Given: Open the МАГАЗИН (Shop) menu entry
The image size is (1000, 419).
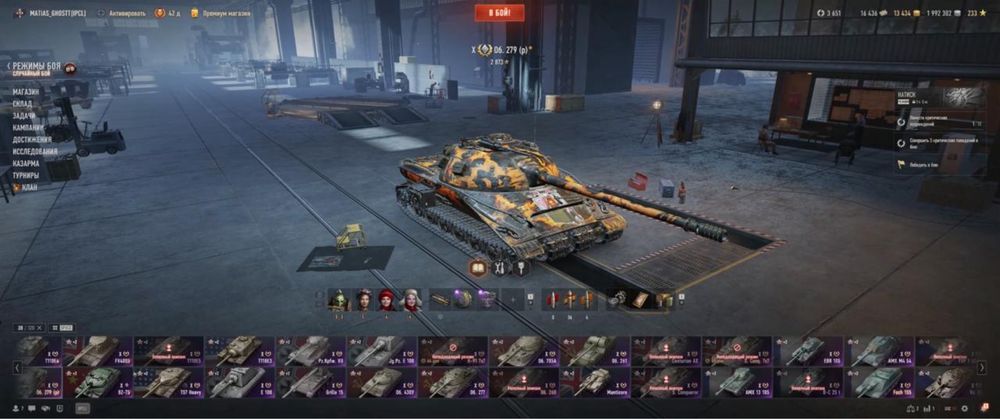Looking at the screenshot, I should pos(27,92).
